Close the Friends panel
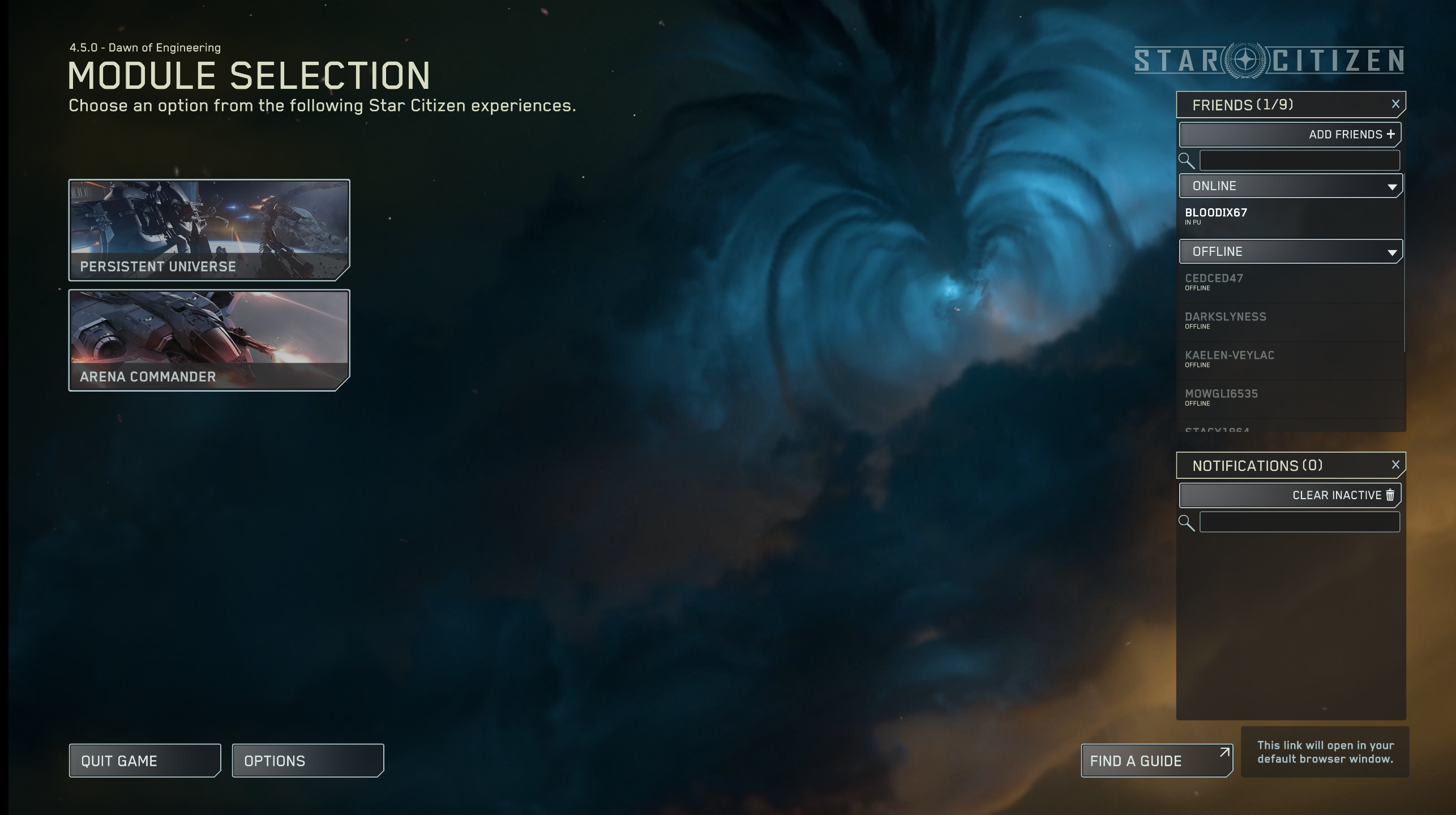1456x815 pixels. pyautogui.click(x=1395, y=104)
